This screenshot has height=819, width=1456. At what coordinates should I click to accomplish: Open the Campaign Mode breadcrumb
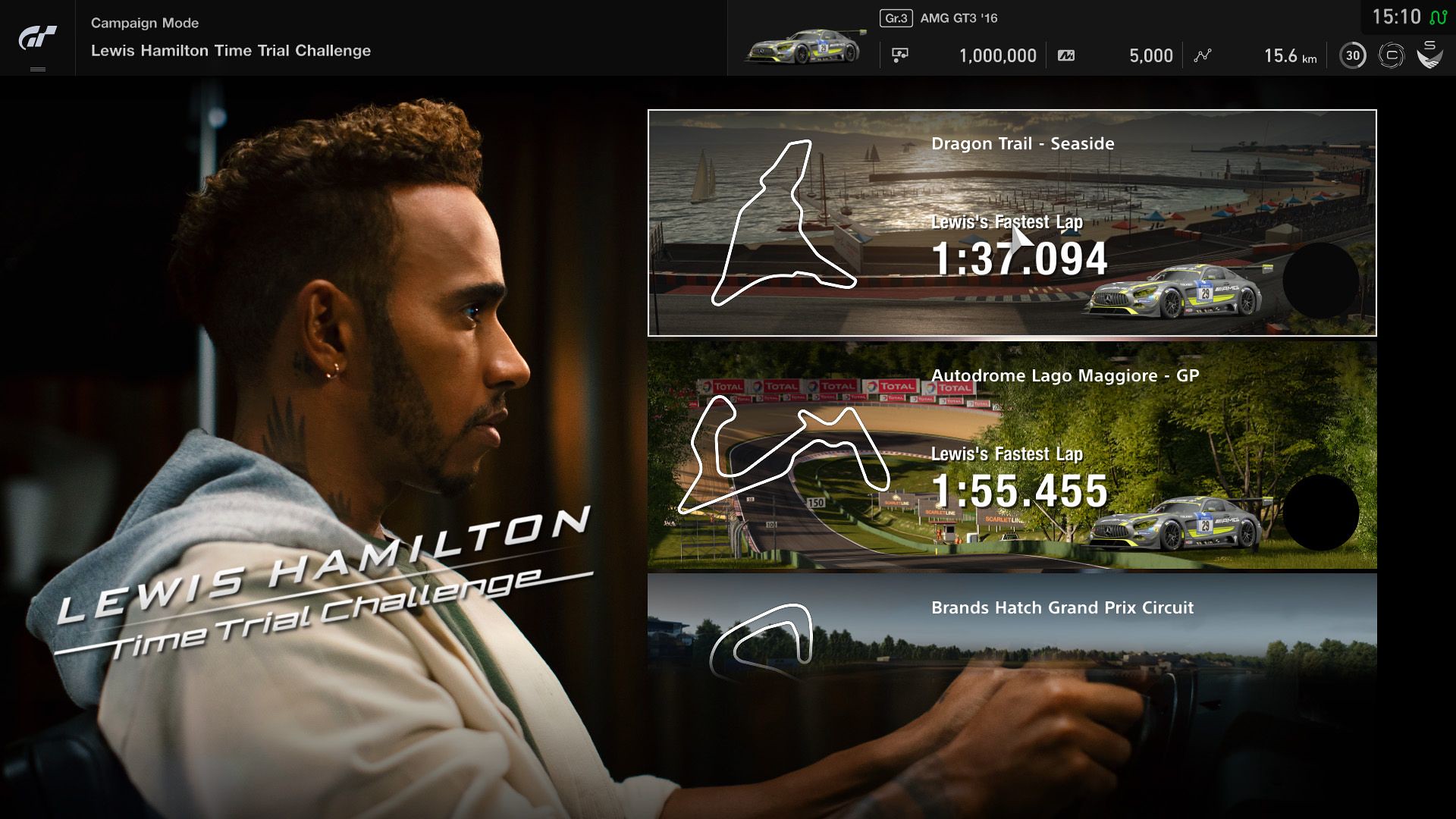143,23
